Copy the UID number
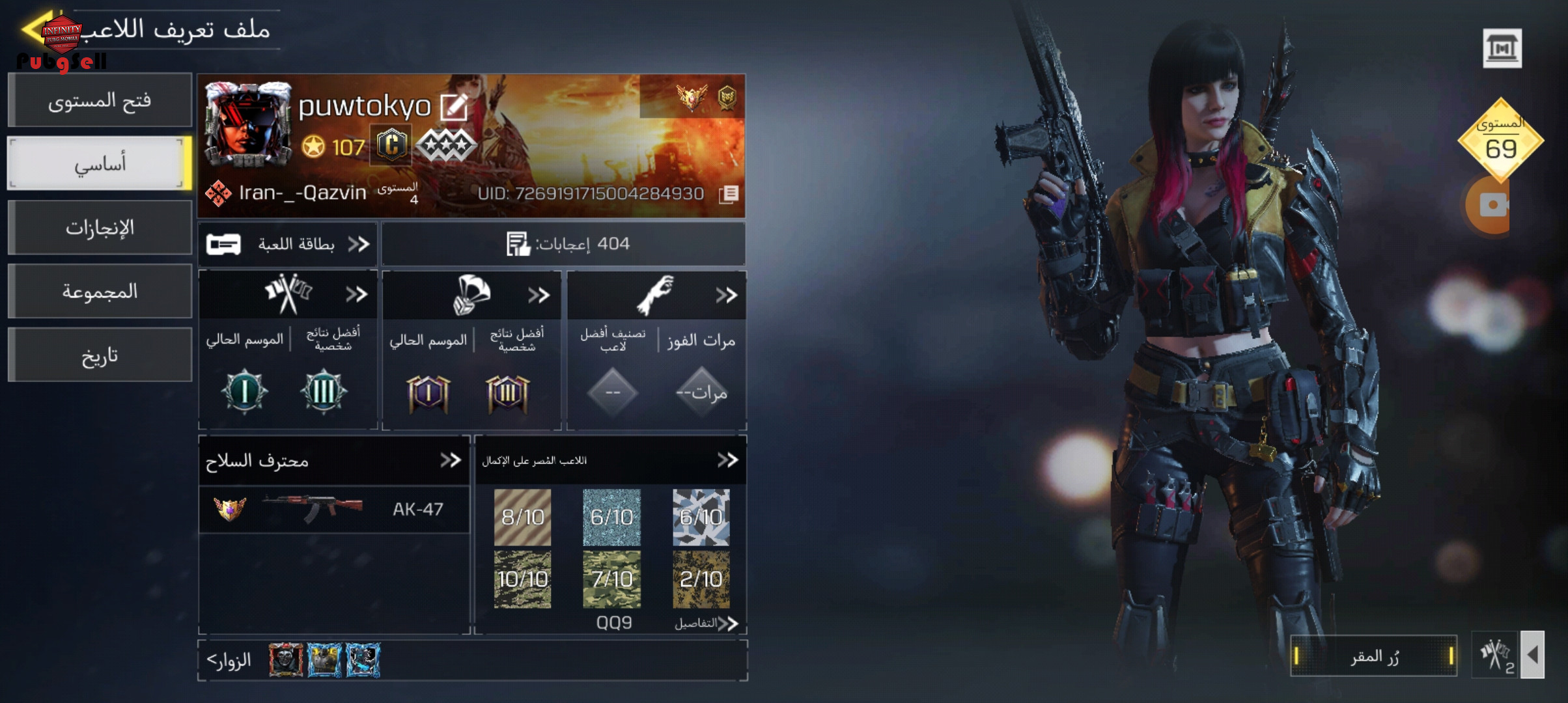 pyautogui.click(x=729, y=193)
